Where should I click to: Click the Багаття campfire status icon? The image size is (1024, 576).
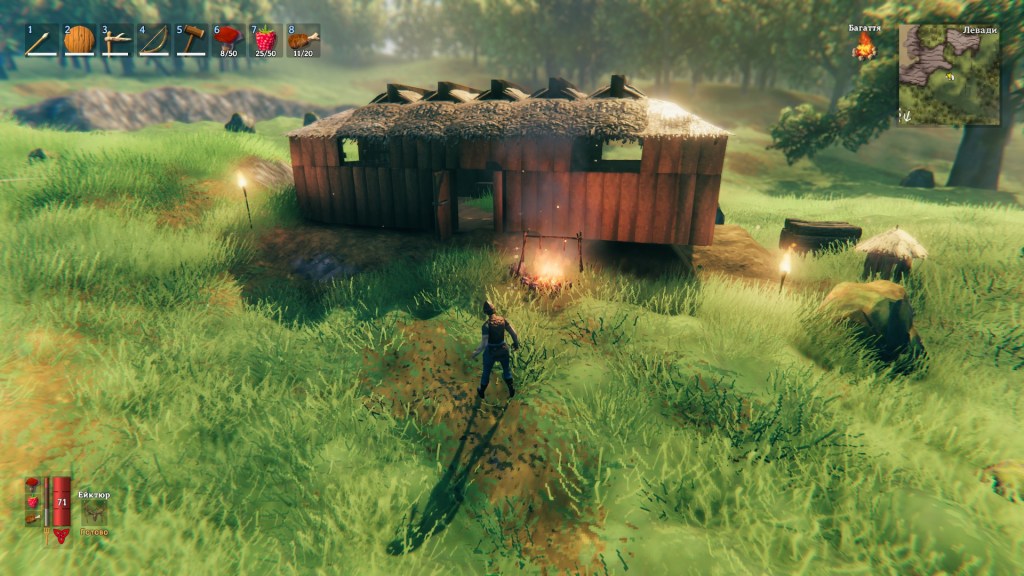864,46
